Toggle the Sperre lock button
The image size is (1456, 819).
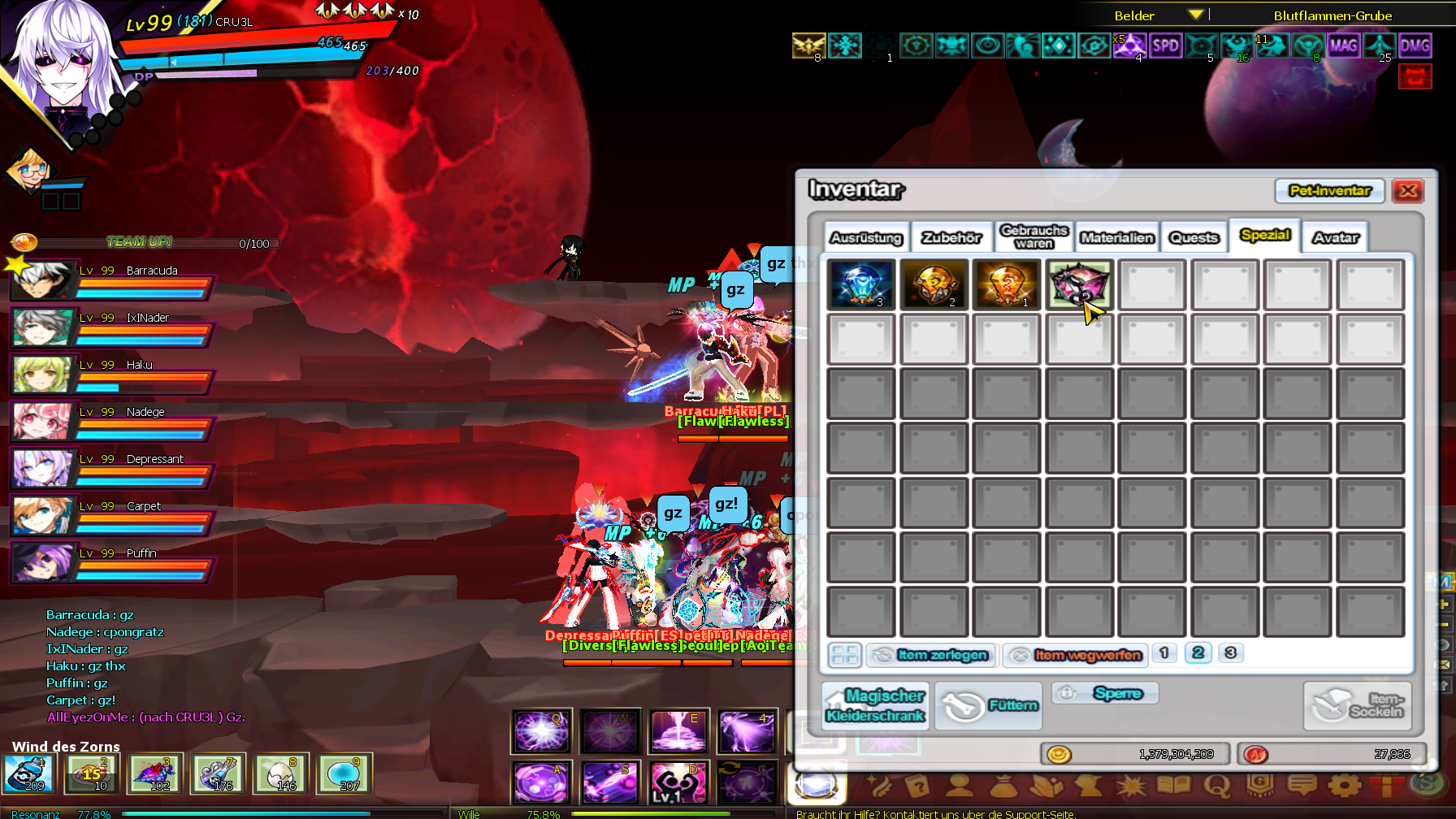pyautogui.click(x=1106, y=693)
